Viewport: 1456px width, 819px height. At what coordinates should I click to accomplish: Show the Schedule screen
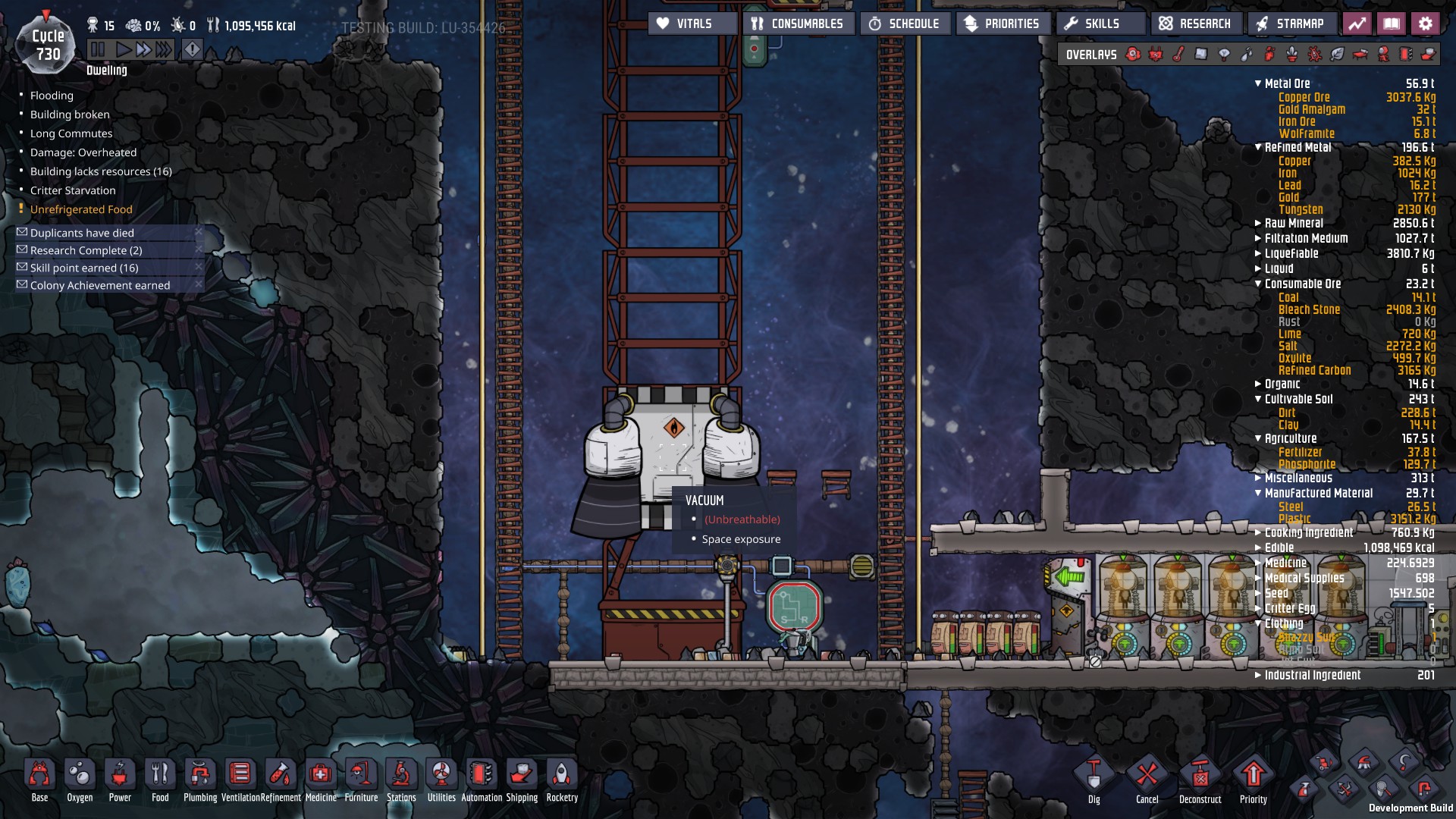coord(905,24)
